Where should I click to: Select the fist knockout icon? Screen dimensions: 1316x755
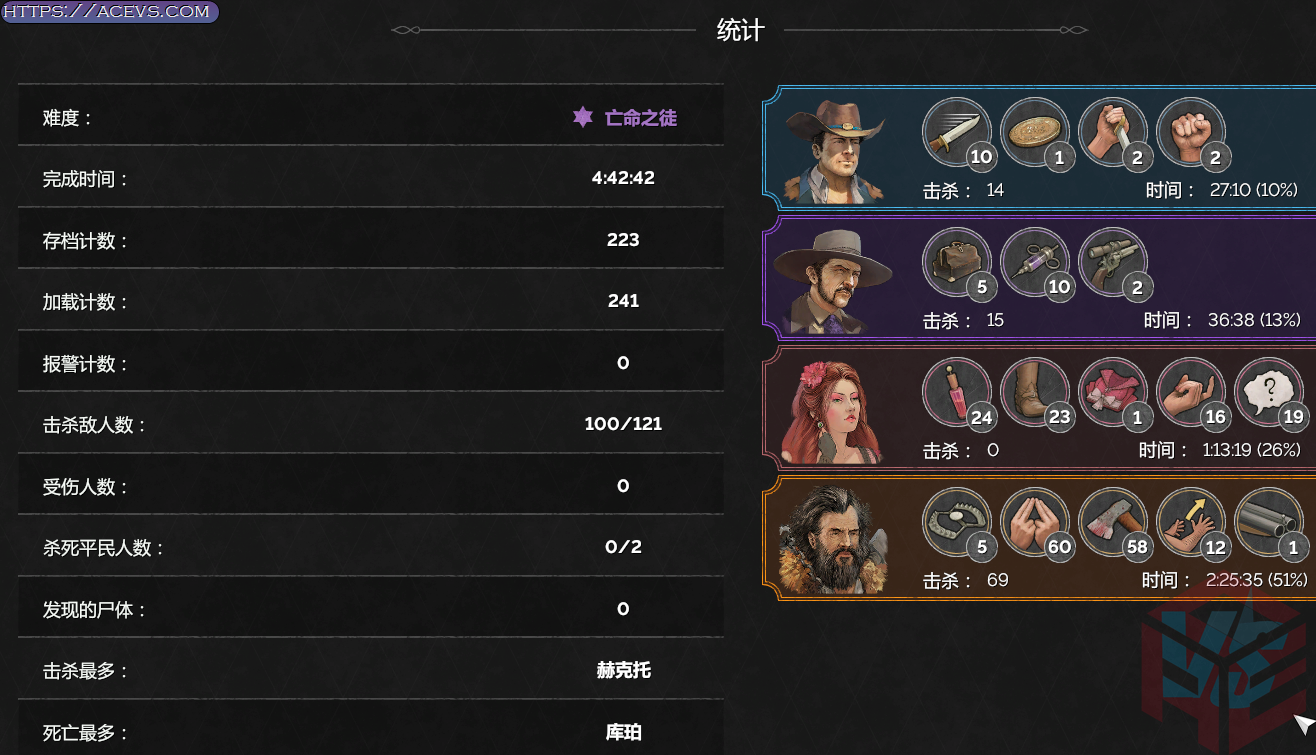1190,130
